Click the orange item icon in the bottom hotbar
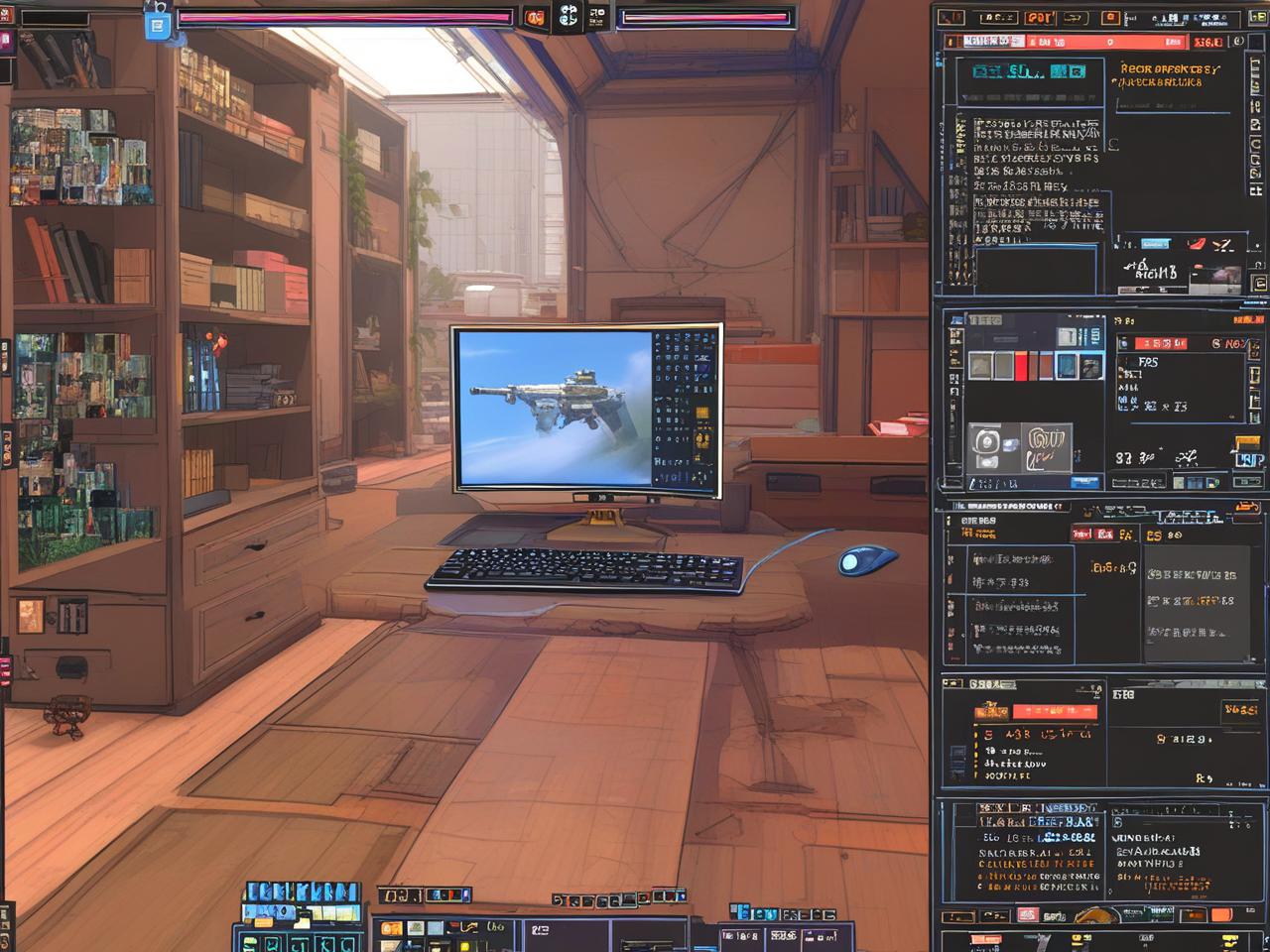1270x952 pixels. pos(392,929)
